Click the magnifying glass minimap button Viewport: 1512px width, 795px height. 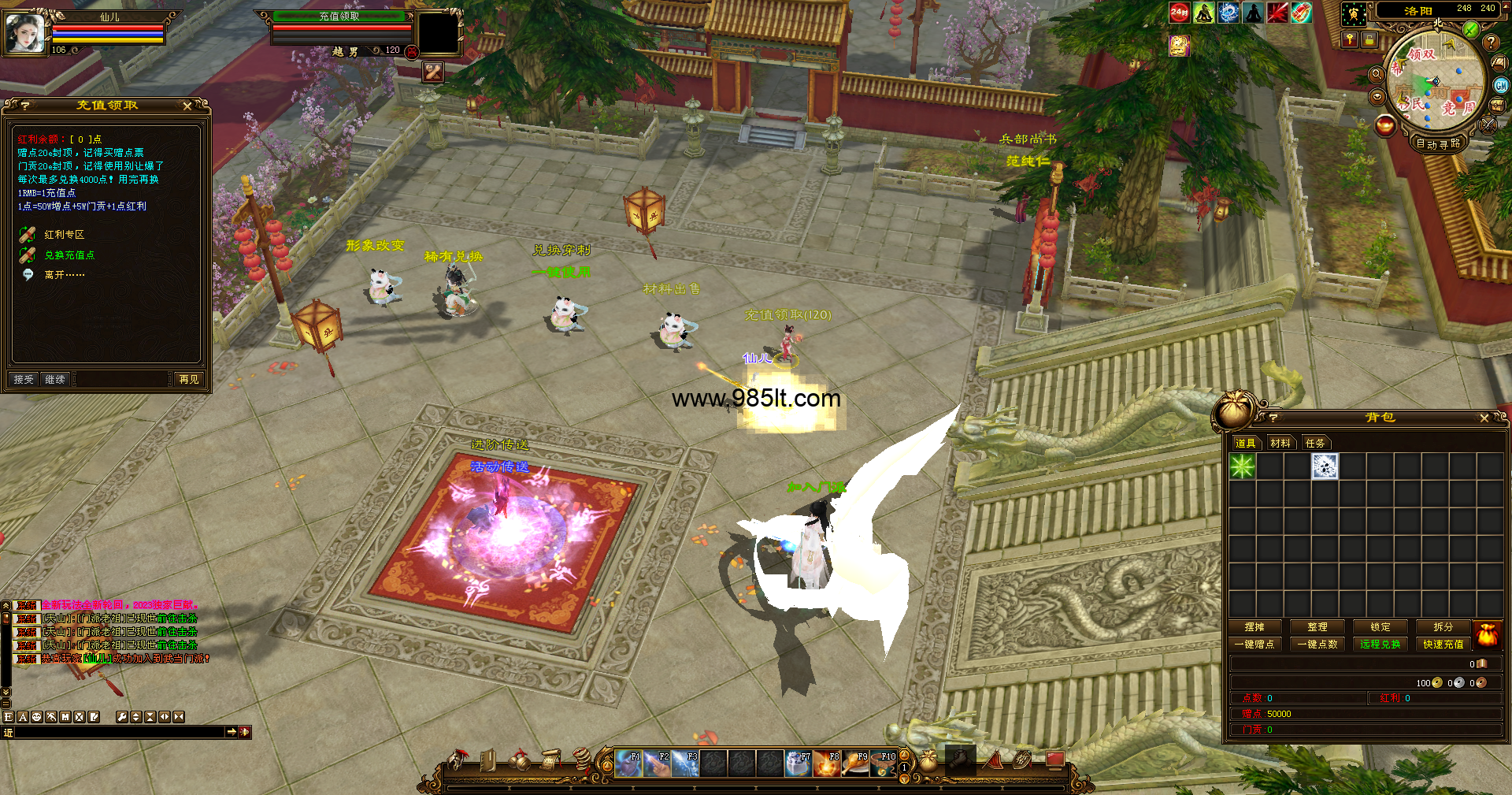tap(1377, 74)
